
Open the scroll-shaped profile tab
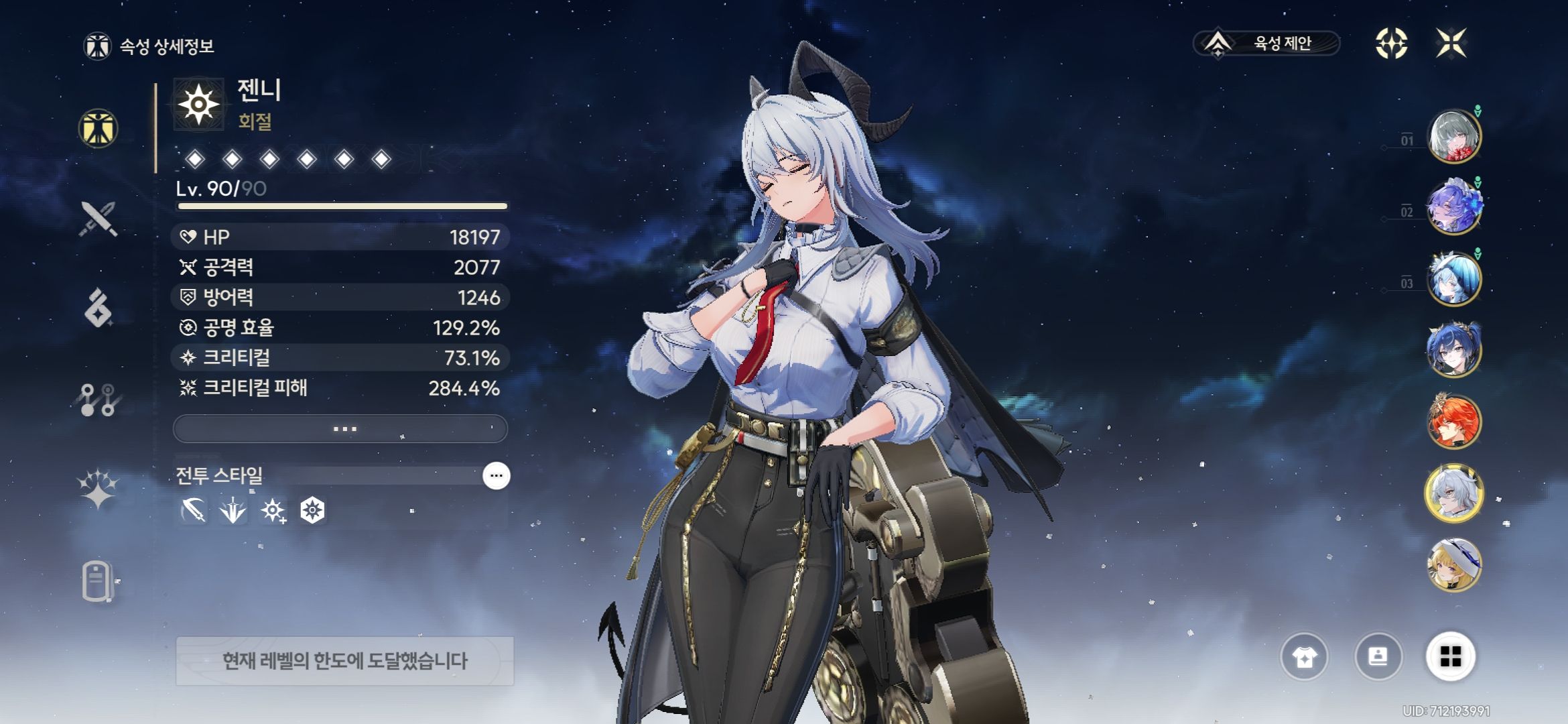tap(97, 581)
